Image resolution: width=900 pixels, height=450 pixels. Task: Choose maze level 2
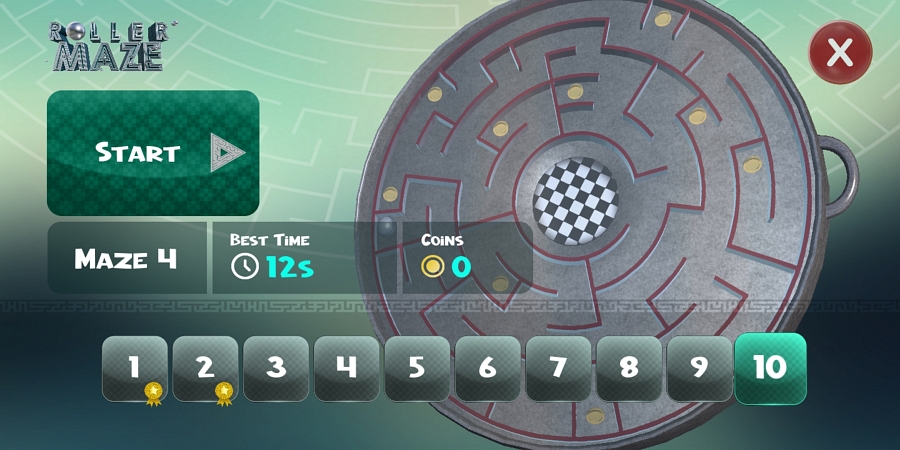[x=205, y=367]
